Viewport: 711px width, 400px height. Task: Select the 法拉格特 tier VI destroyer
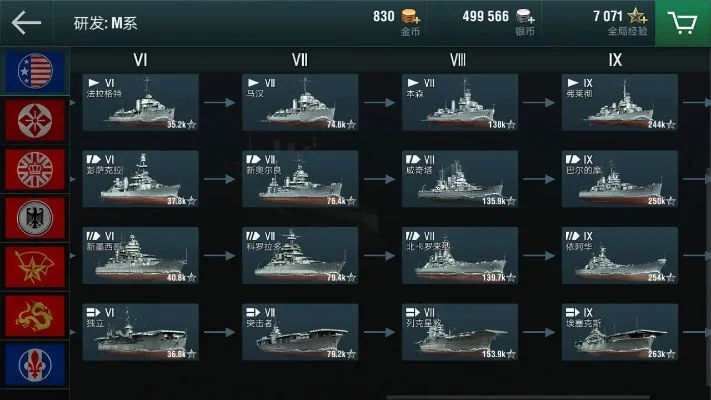pyautogui.click(x=140, y=102)
